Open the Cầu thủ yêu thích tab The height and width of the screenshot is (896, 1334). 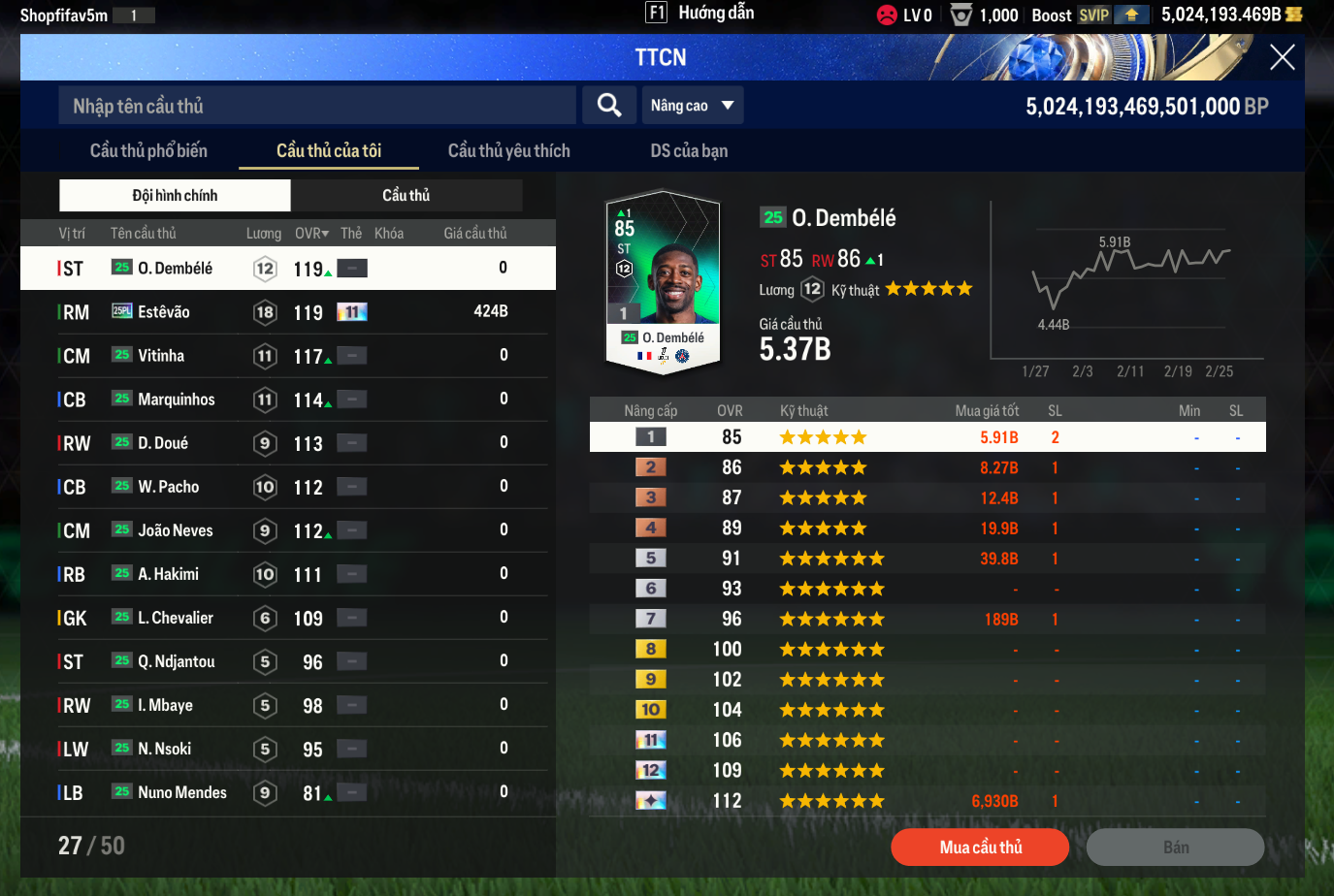tap(508, 151)
